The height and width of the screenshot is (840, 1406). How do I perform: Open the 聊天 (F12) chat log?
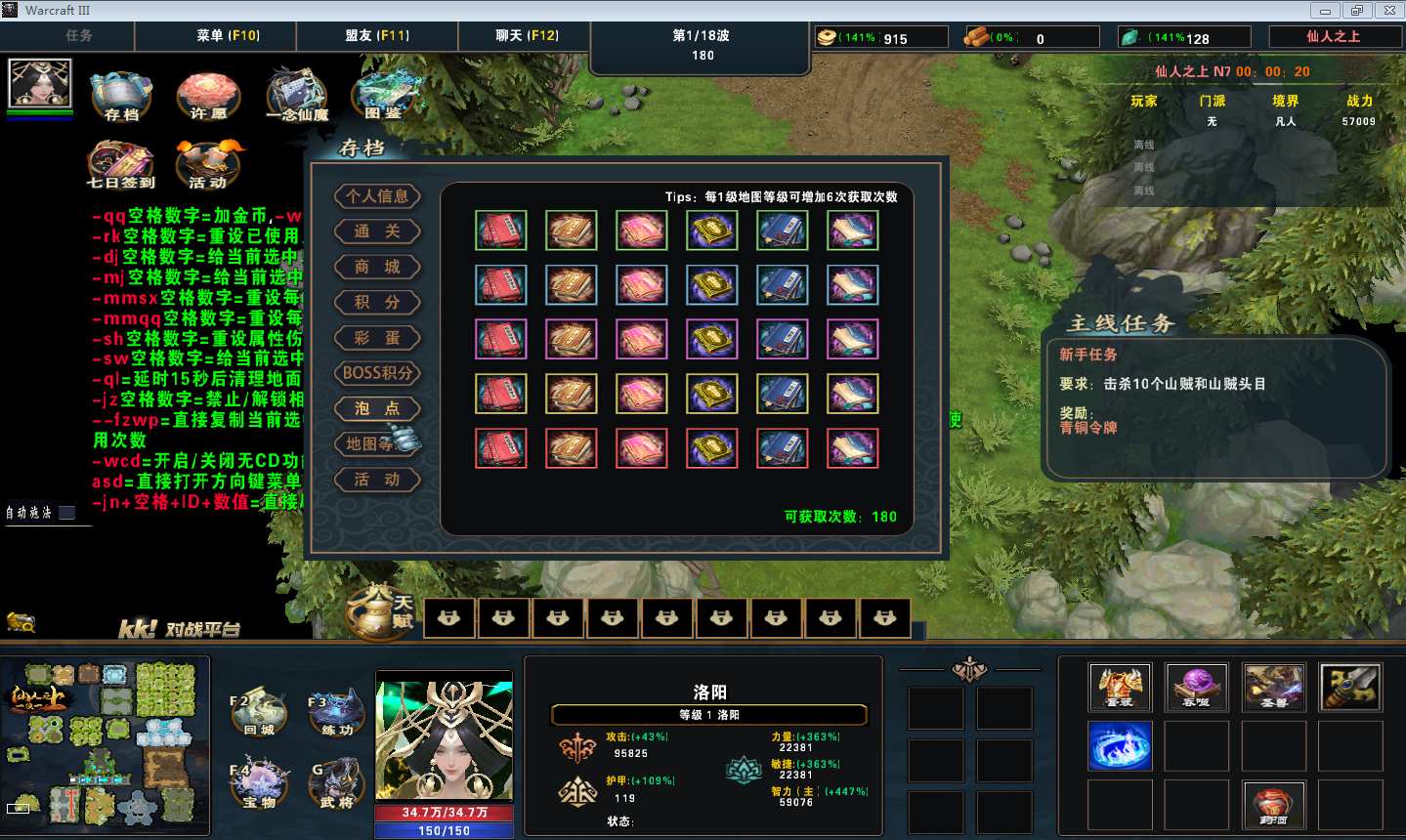pos(527,35)
